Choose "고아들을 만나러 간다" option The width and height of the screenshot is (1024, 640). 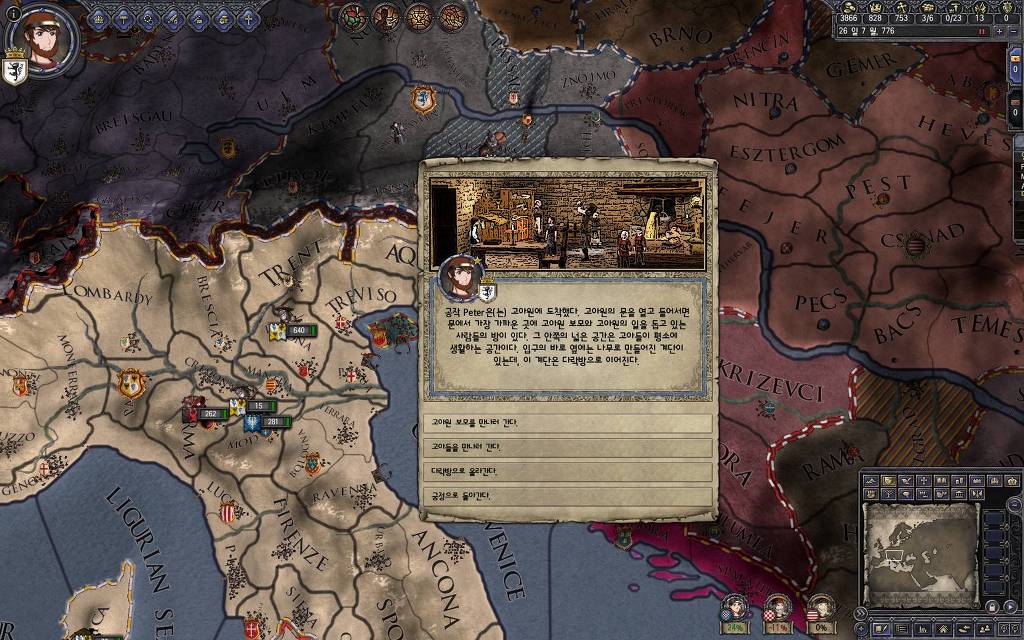click(x=567, y=447)
